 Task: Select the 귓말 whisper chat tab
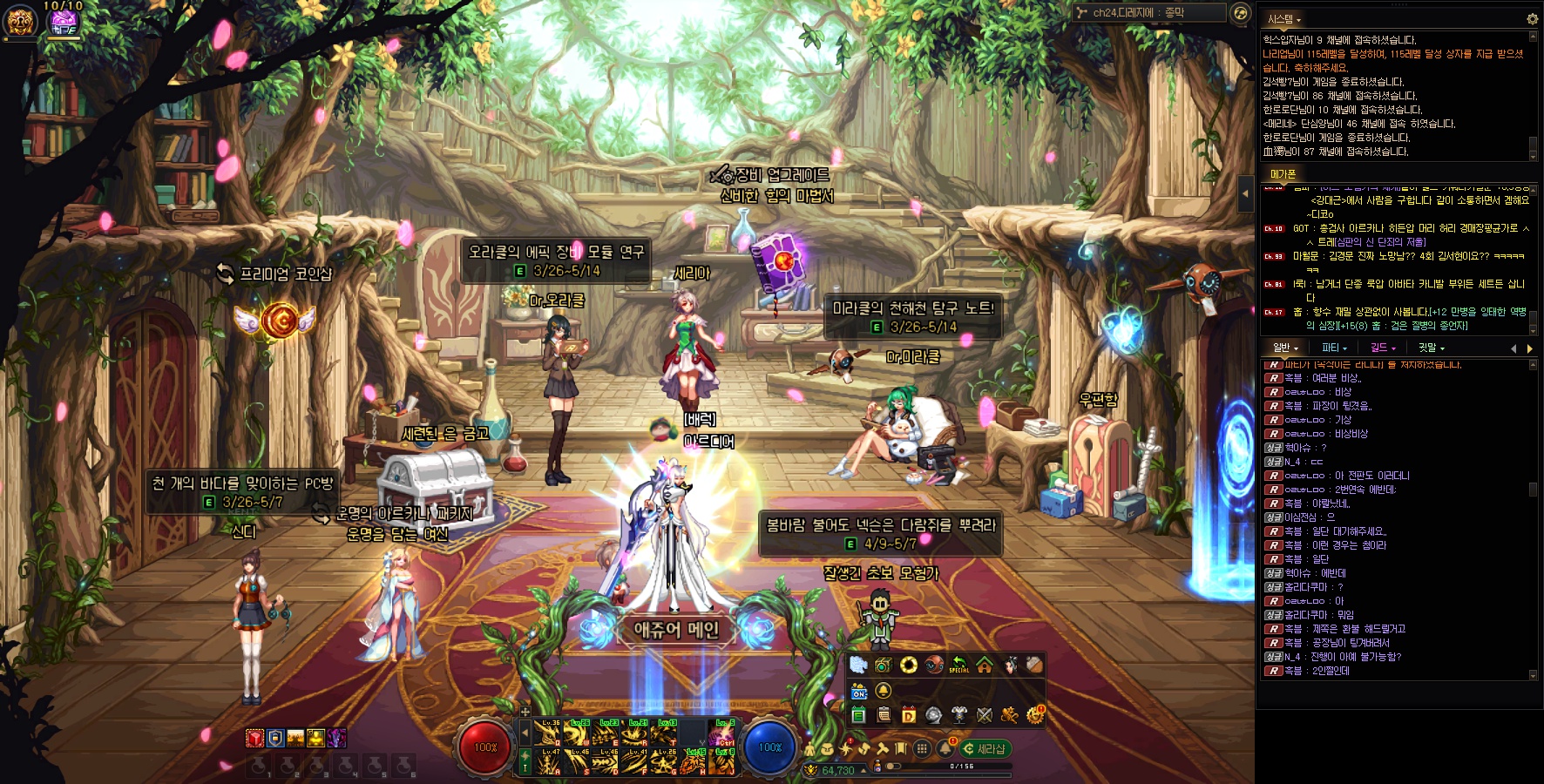click(x=1431, y=348)
